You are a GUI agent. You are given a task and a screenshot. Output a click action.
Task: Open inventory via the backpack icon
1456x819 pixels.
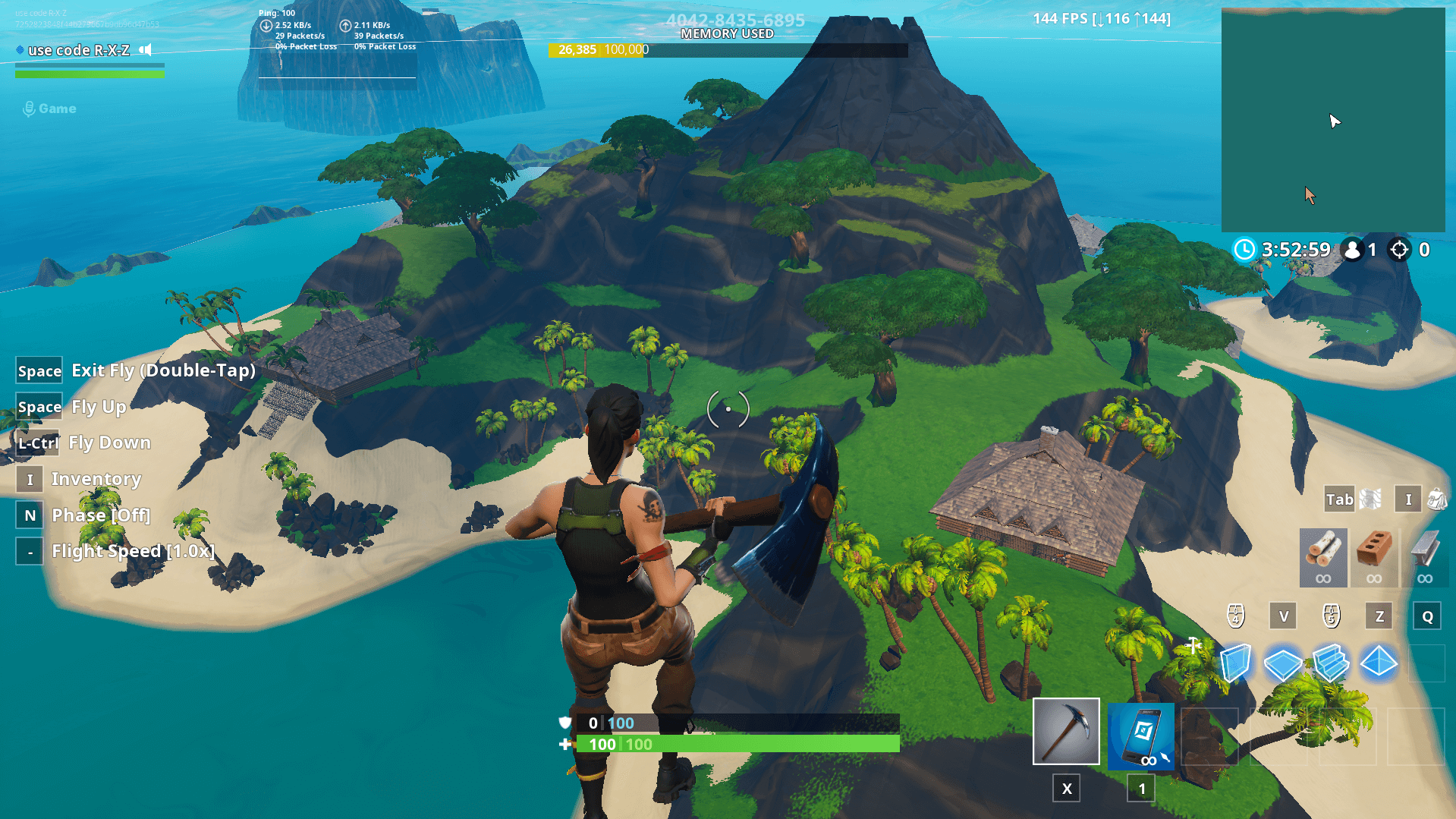click(x=1436, y=499)
